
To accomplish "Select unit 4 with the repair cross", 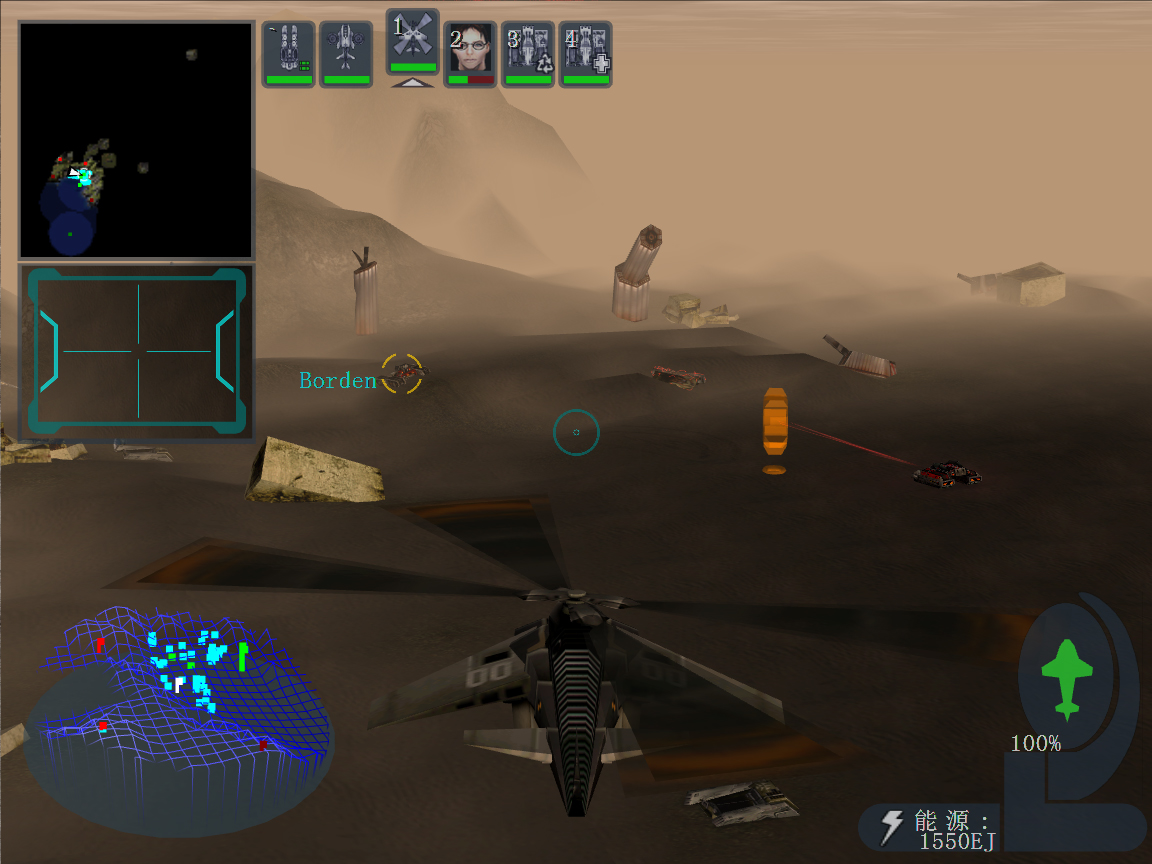I will pos(586,54).
